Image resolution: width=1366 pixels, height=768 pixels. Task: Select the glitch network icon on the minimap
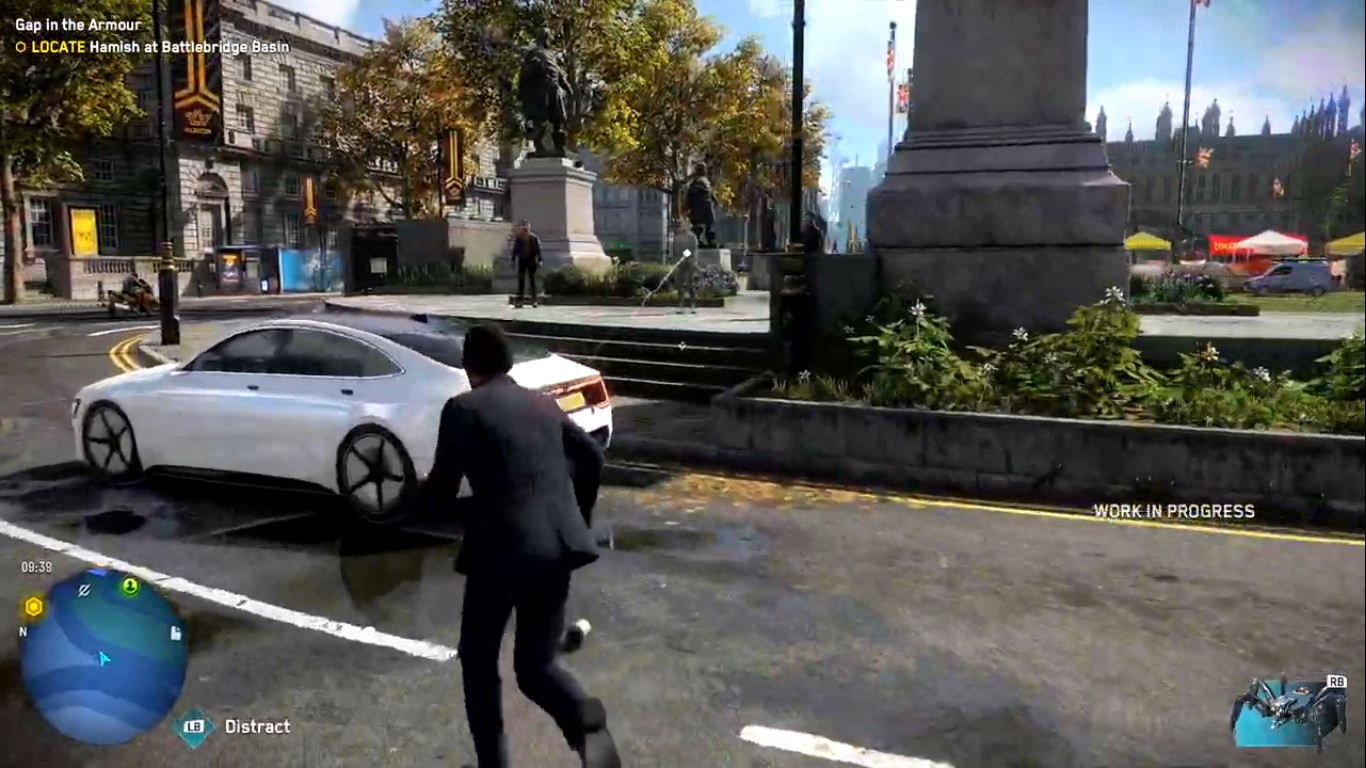pos(84,590)
